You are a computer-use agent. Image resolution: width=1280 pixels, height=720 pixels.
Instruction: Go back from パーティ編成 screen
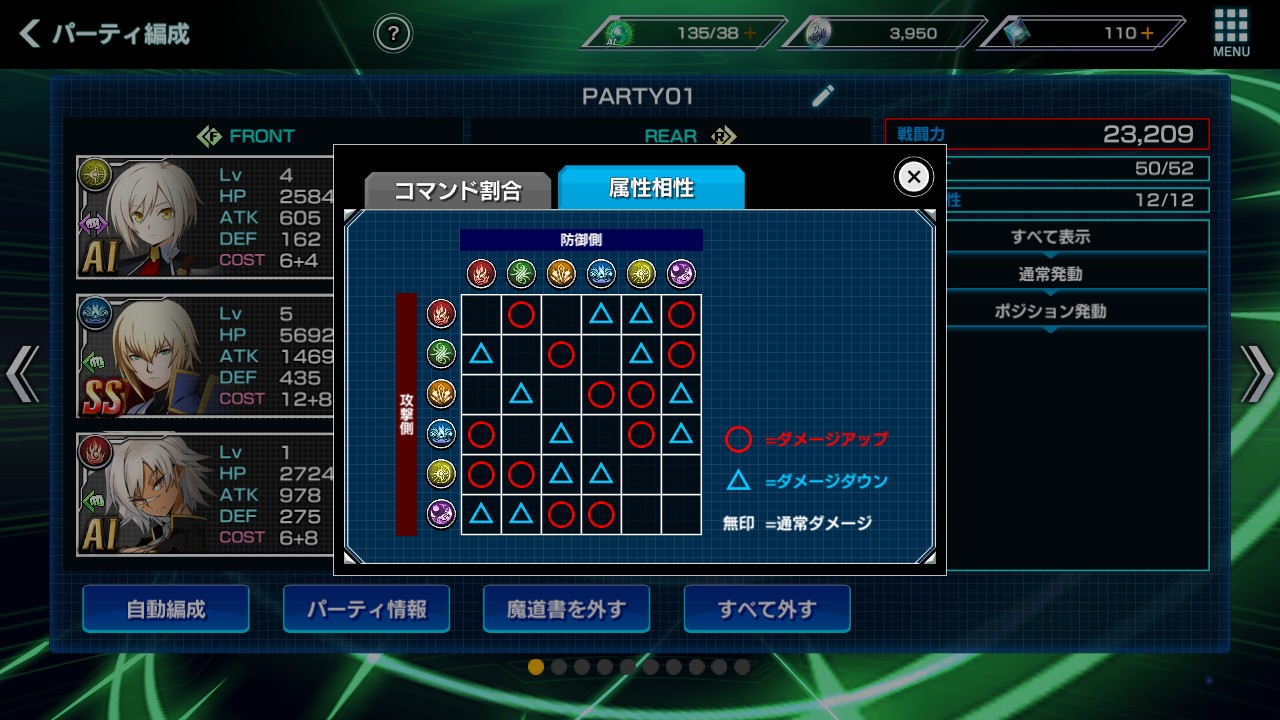tap(32, 34)
